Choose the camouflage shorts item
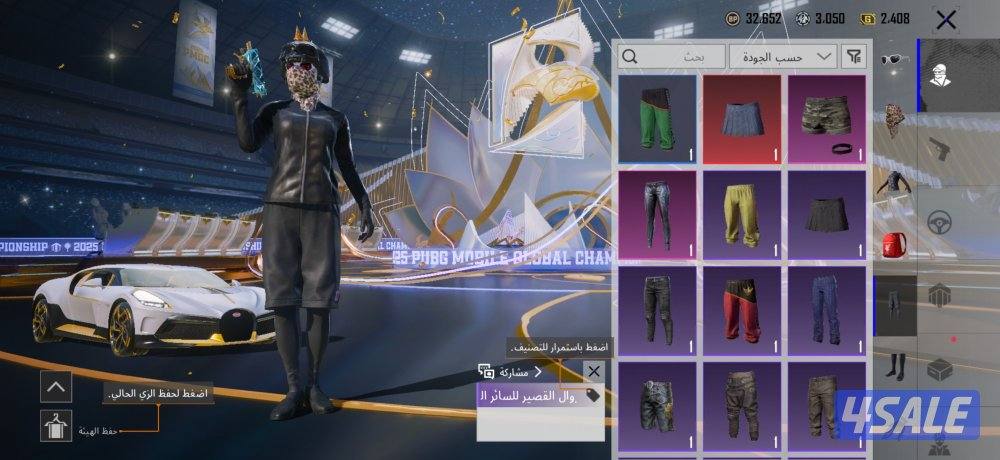 tap(826, 118)
